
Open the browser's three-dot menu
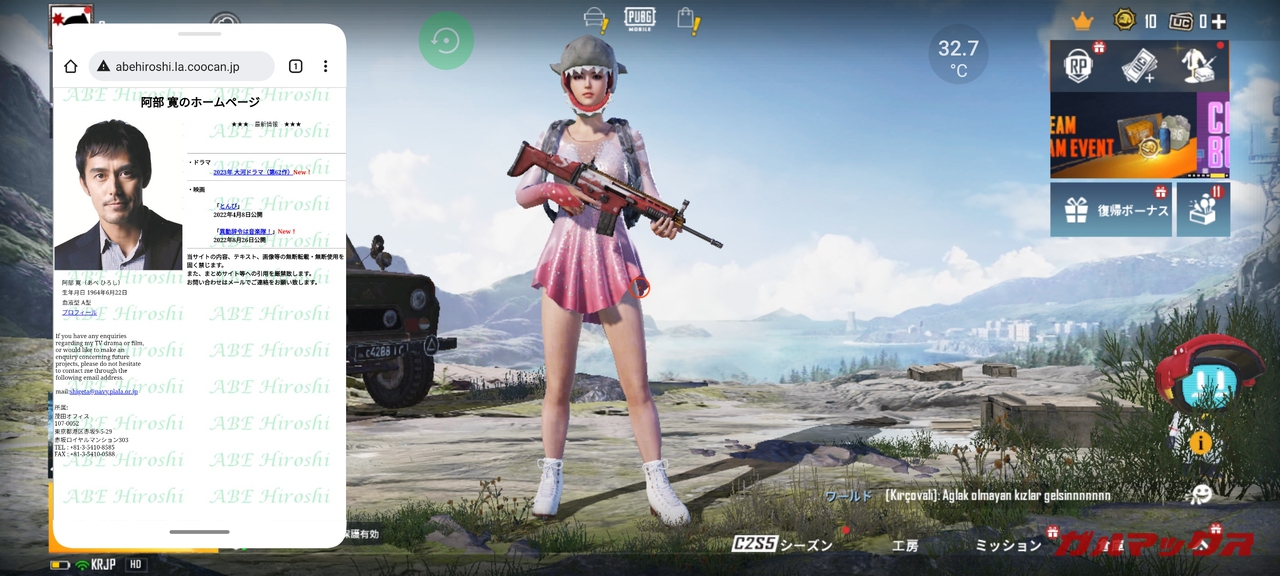(325, 66)
